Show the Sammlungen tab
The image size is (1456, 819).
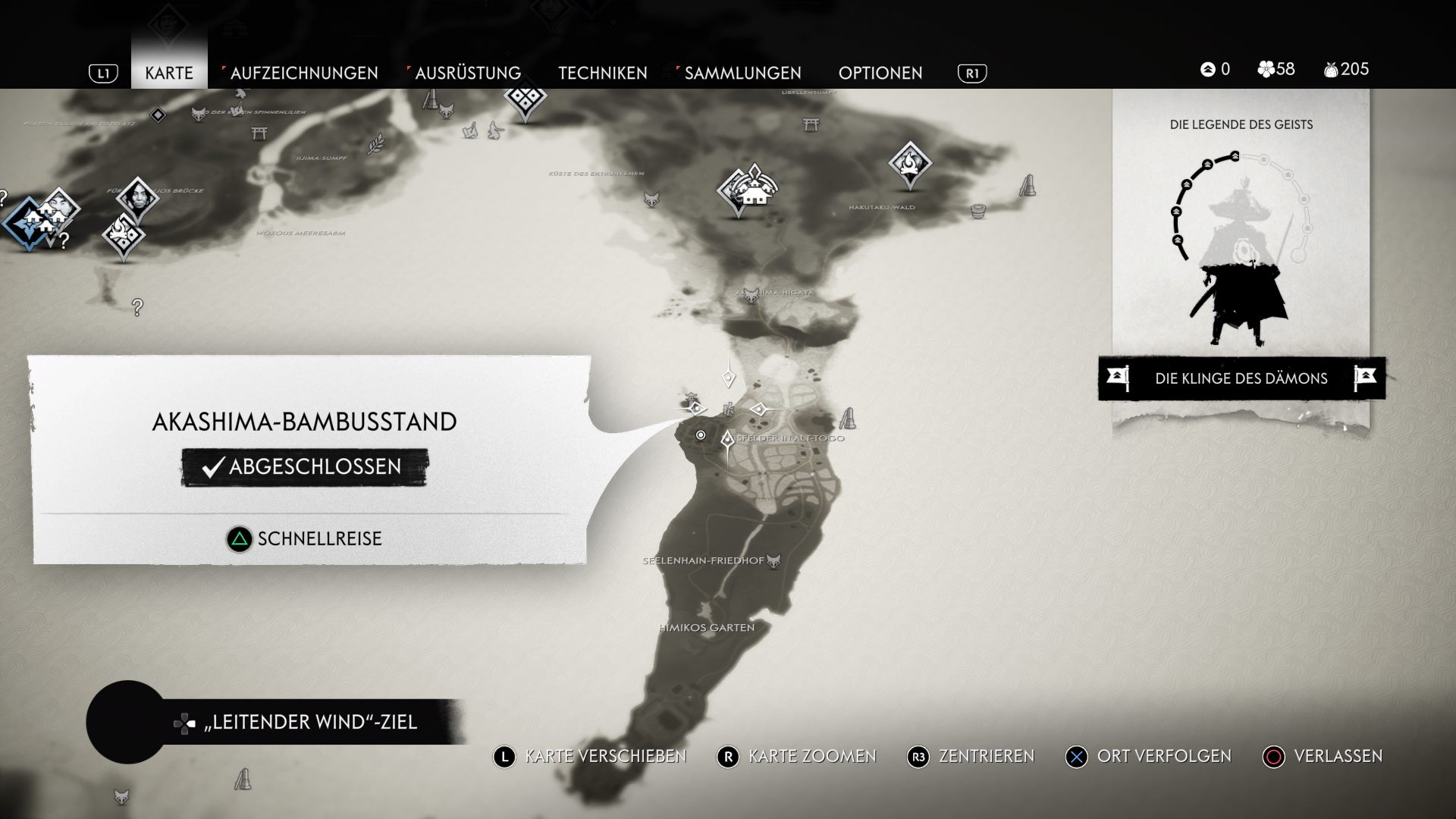point(742,73)
